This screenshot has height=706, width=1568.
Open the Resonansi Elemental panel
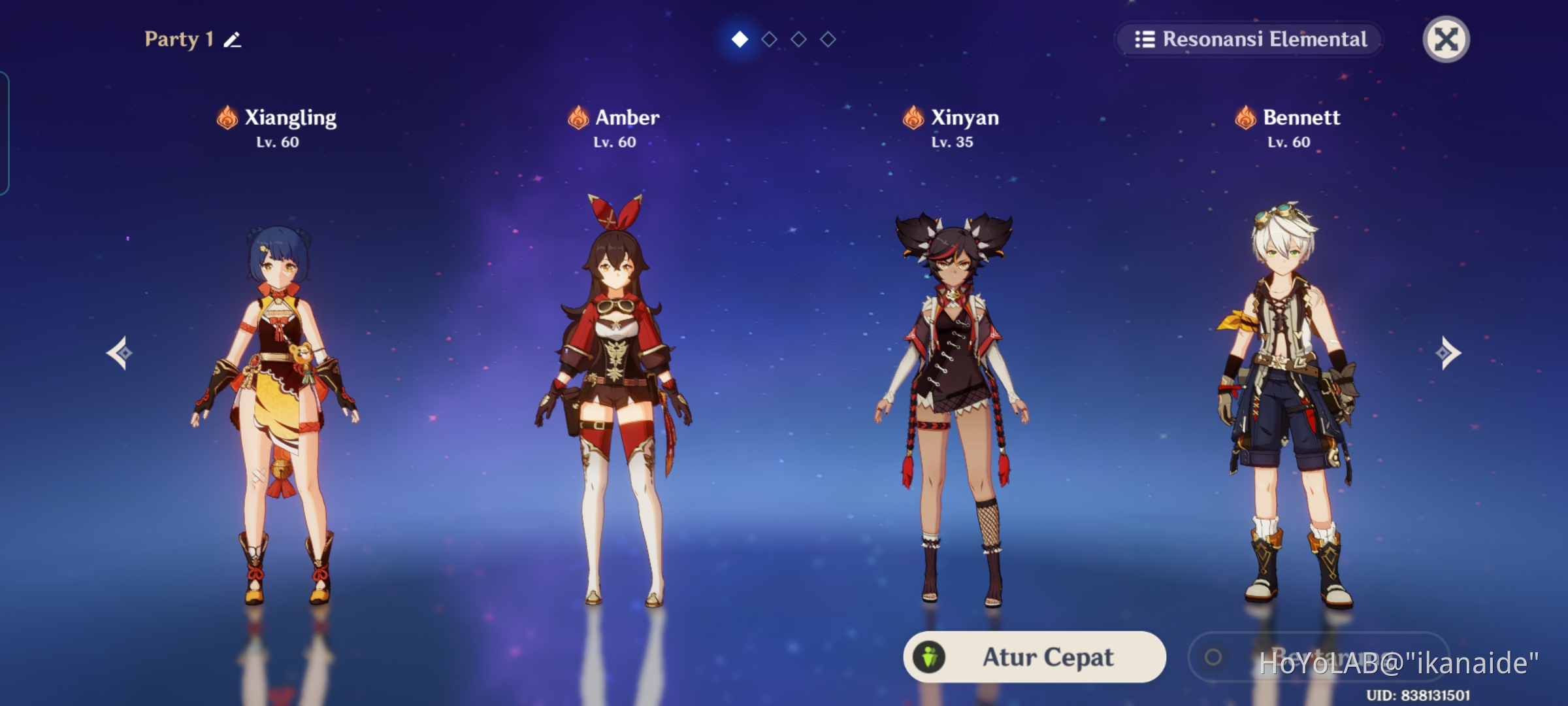coord(1249,40)
